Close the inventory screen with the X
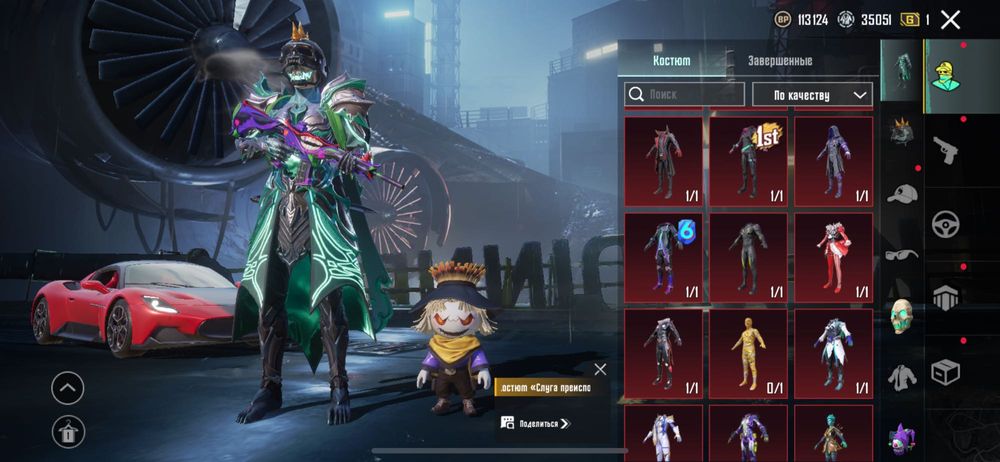The width and height of the screenshot is (1000, 462). pos(950,19)
